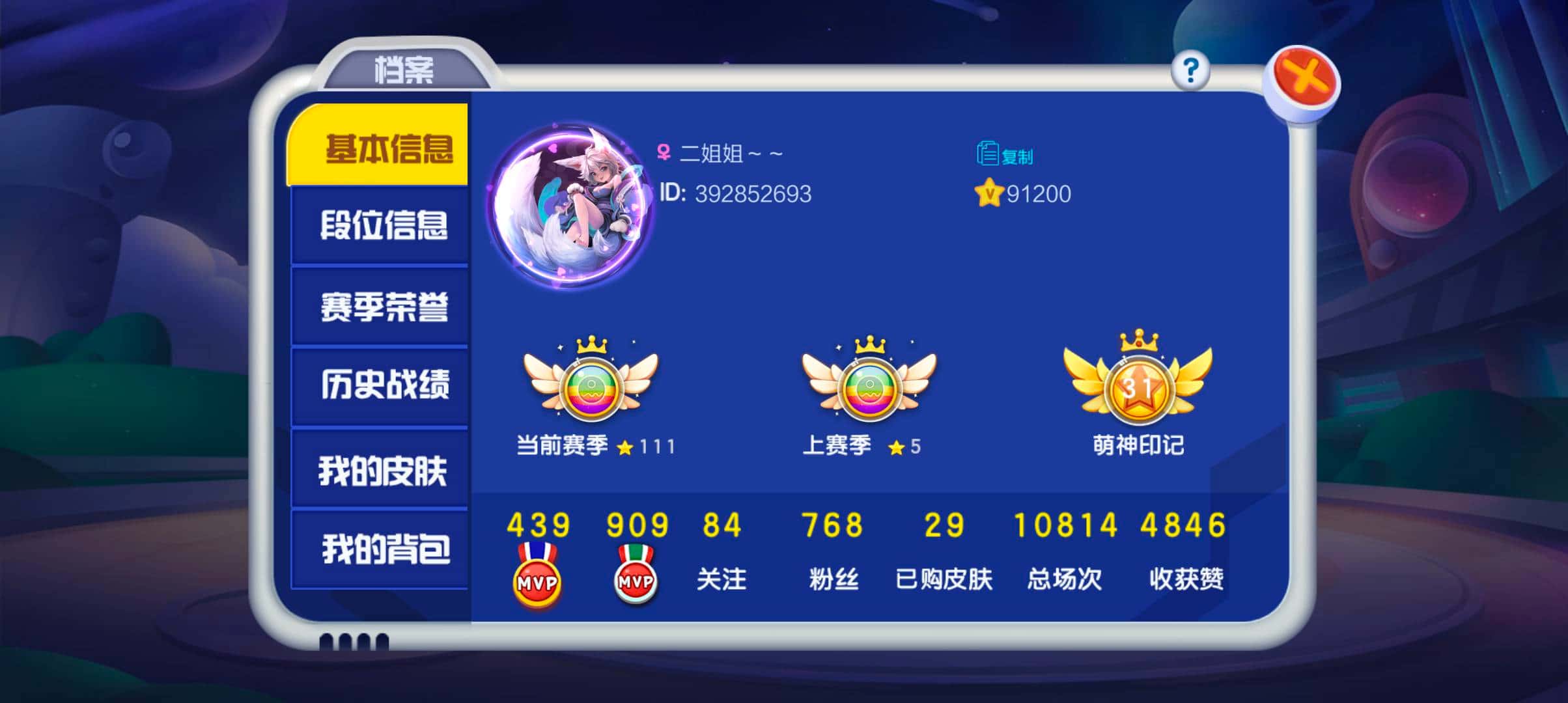Click the green MVP medal showing 909
This screenshot has height=703, width=1568.
click(x=635, y=579)
